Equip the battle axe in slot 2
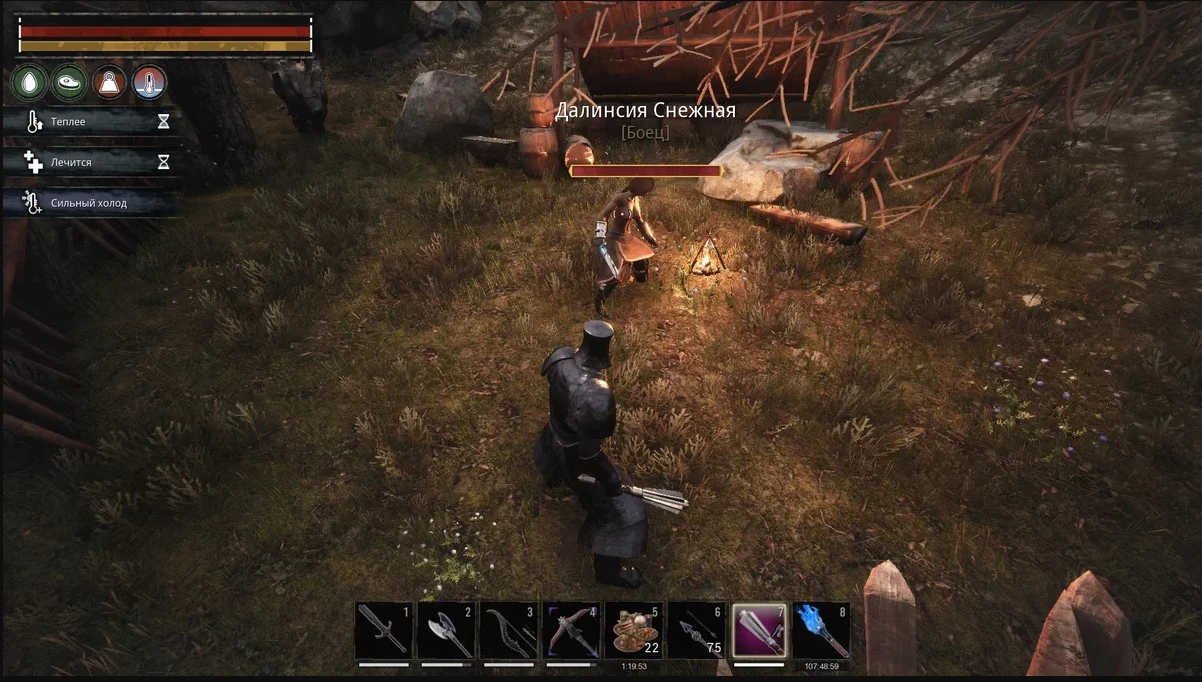Viewport: 1202px width, 682px height. point(445,630)
